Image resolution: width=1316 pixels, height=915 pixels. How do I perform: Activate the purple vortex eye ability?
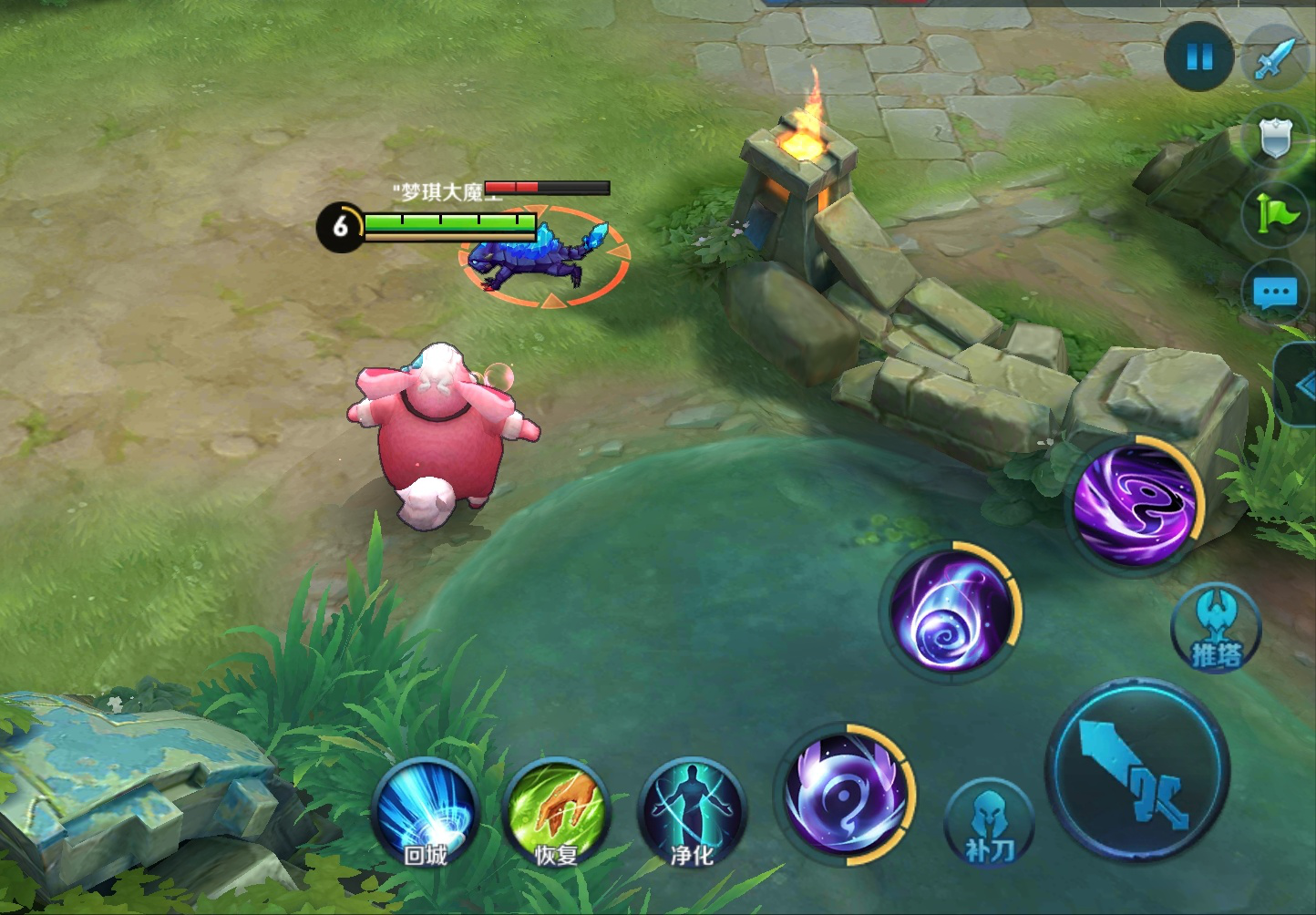pyautogui.click(x=1135, y=502)
